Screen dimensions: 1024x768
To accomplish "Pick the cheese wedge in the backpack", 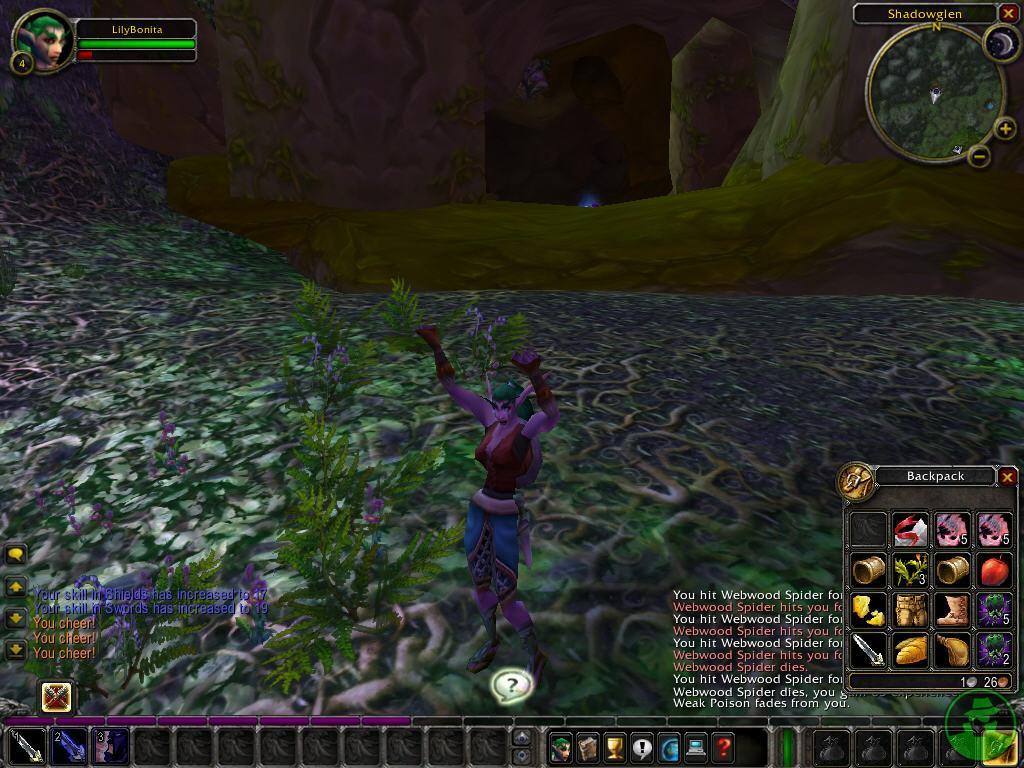I will tap(868, 610).
